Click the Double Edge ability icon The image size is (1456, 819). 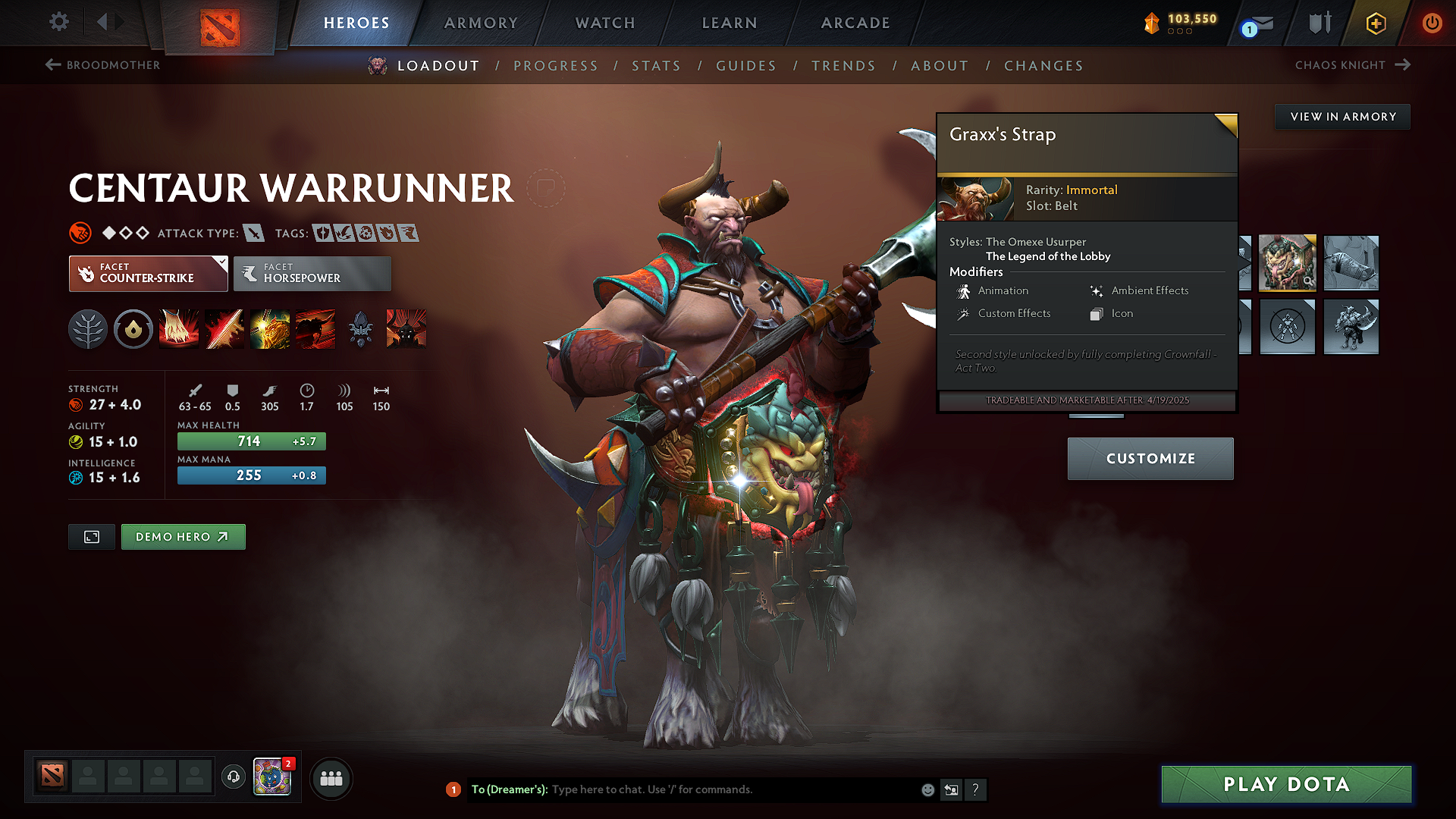point(224,328)
